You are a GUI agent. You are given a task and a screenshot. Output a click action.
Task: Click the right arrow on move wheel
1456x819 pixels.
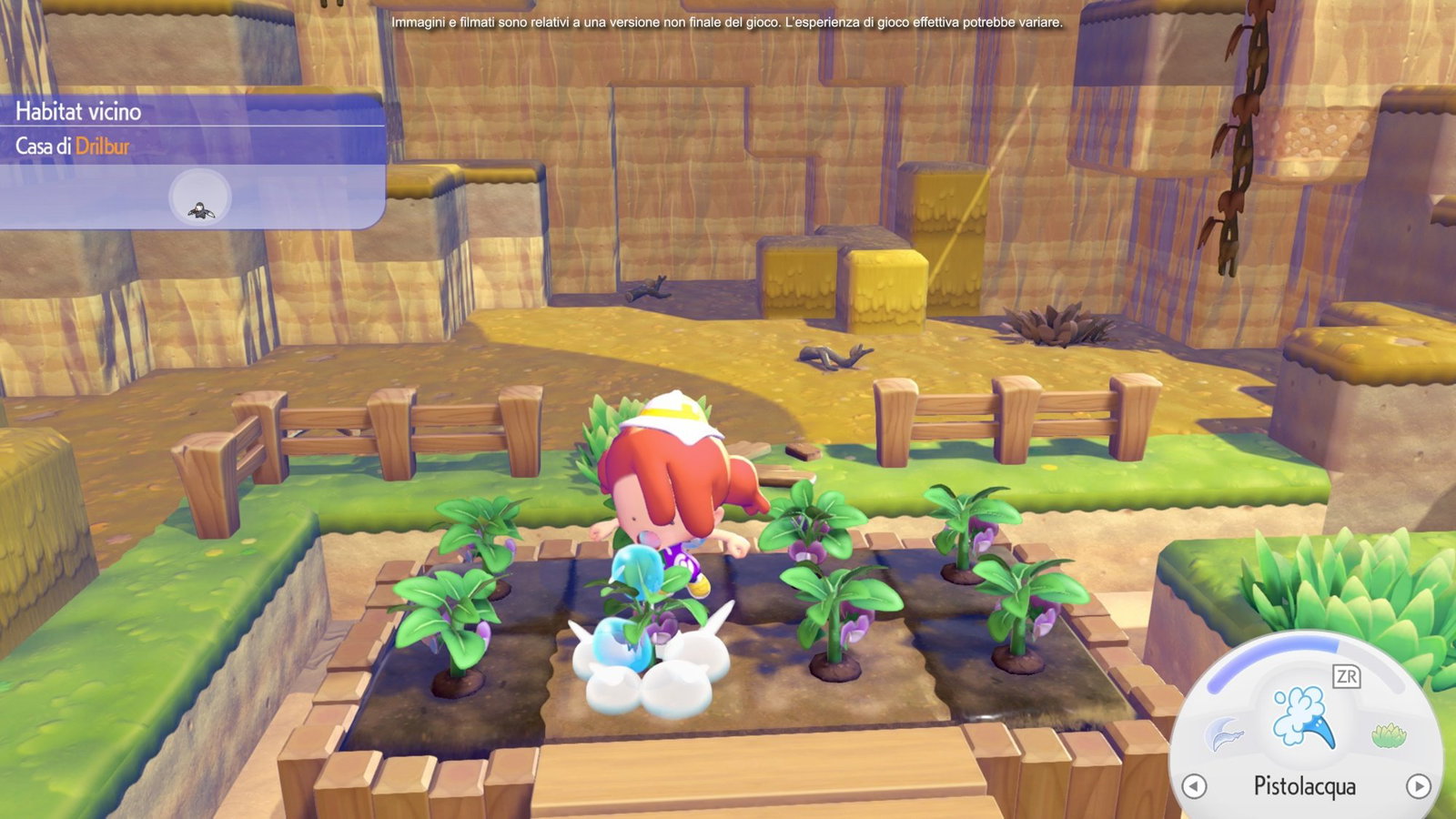tap(1418, 785)
